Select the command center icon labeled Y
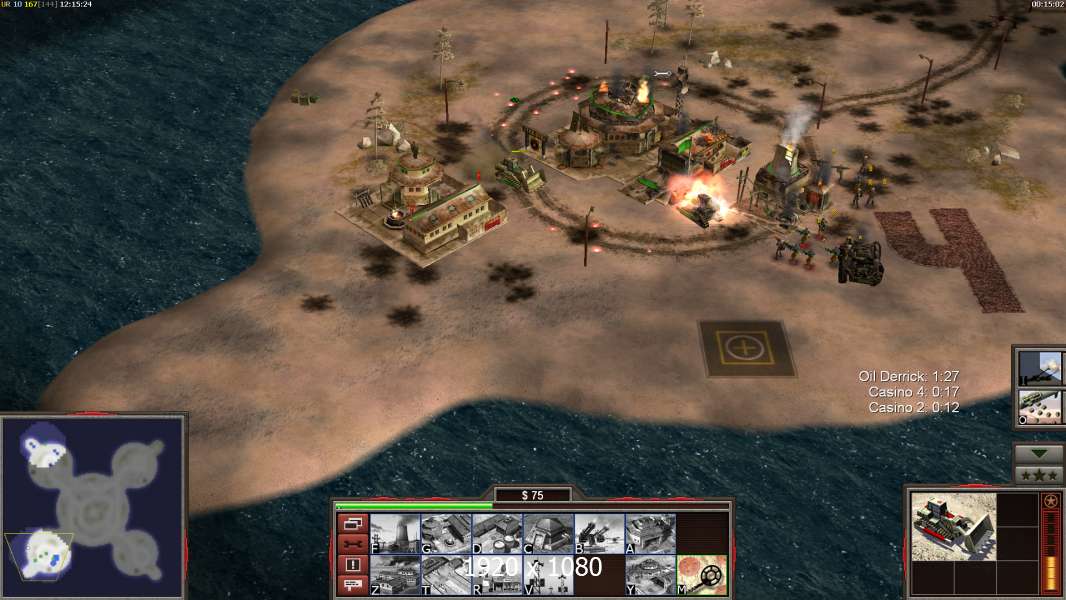The height and width of the screenshot is (600, 1066). [x=649, y=575]
